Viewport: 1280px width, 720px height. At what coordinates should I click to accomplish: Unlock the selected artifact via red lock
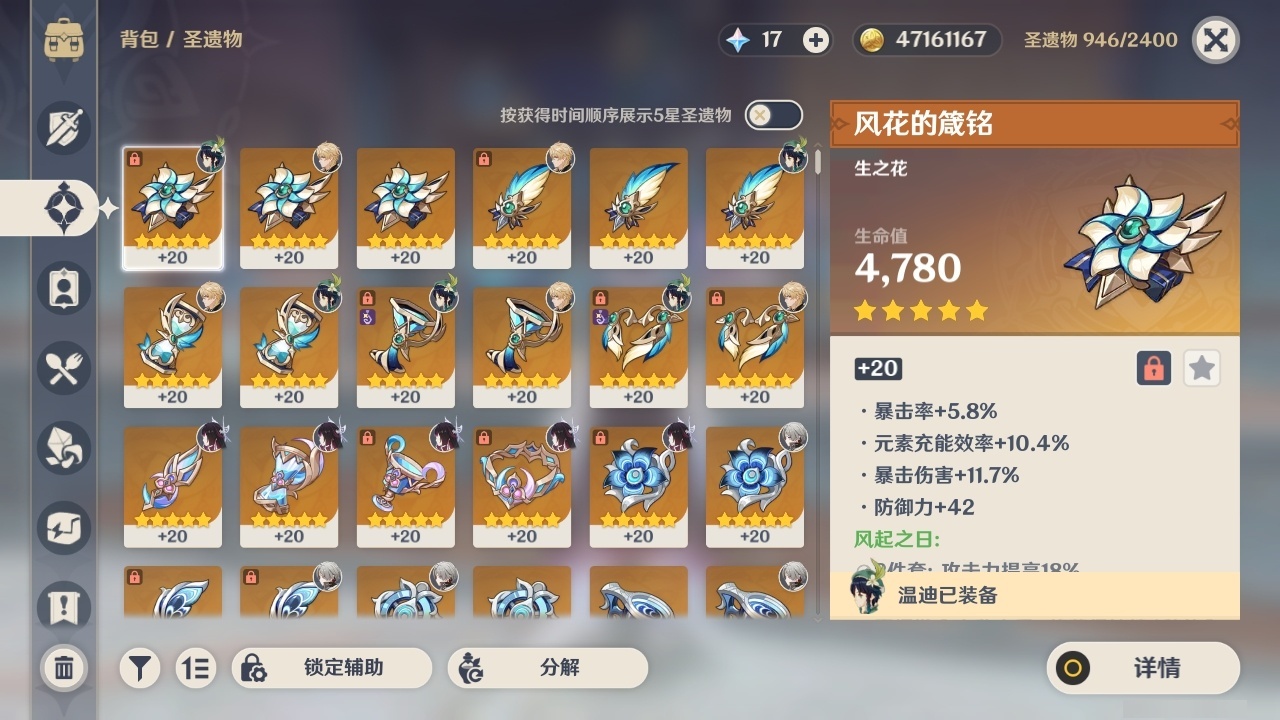pos(1152,368)
